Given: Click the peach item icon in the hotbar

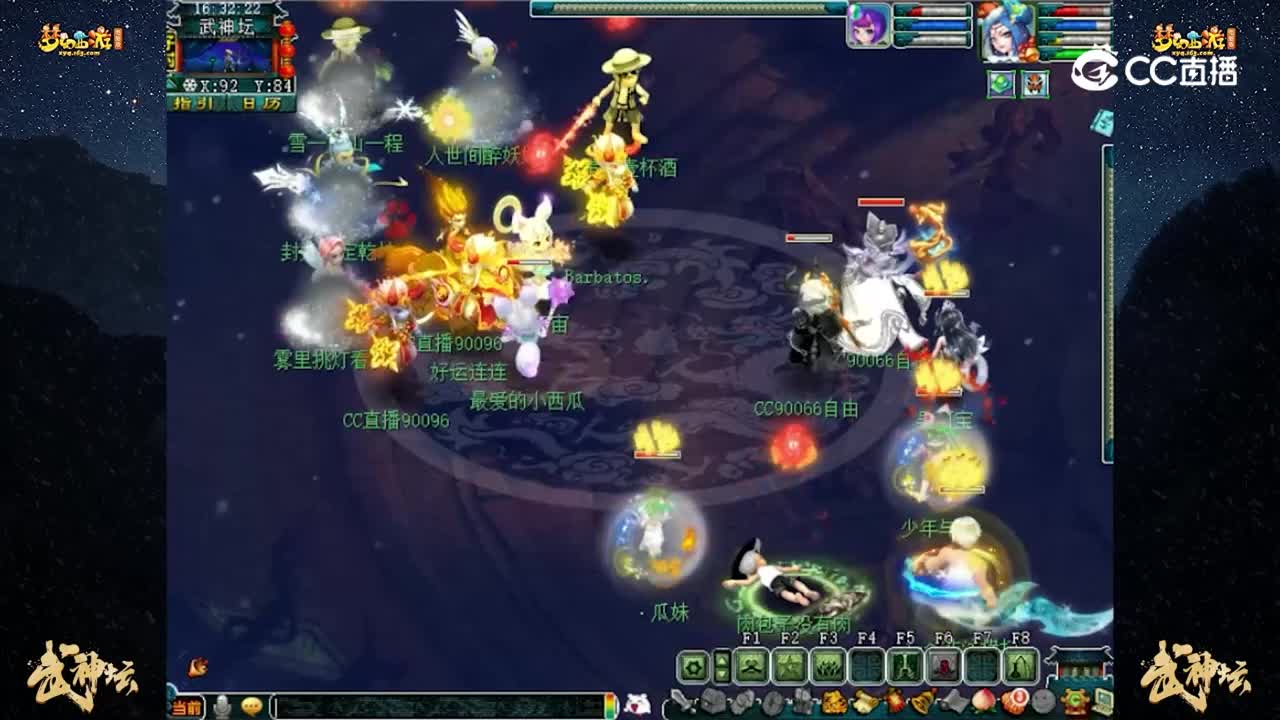Looking at the screenshot, I should coord(984,700).
